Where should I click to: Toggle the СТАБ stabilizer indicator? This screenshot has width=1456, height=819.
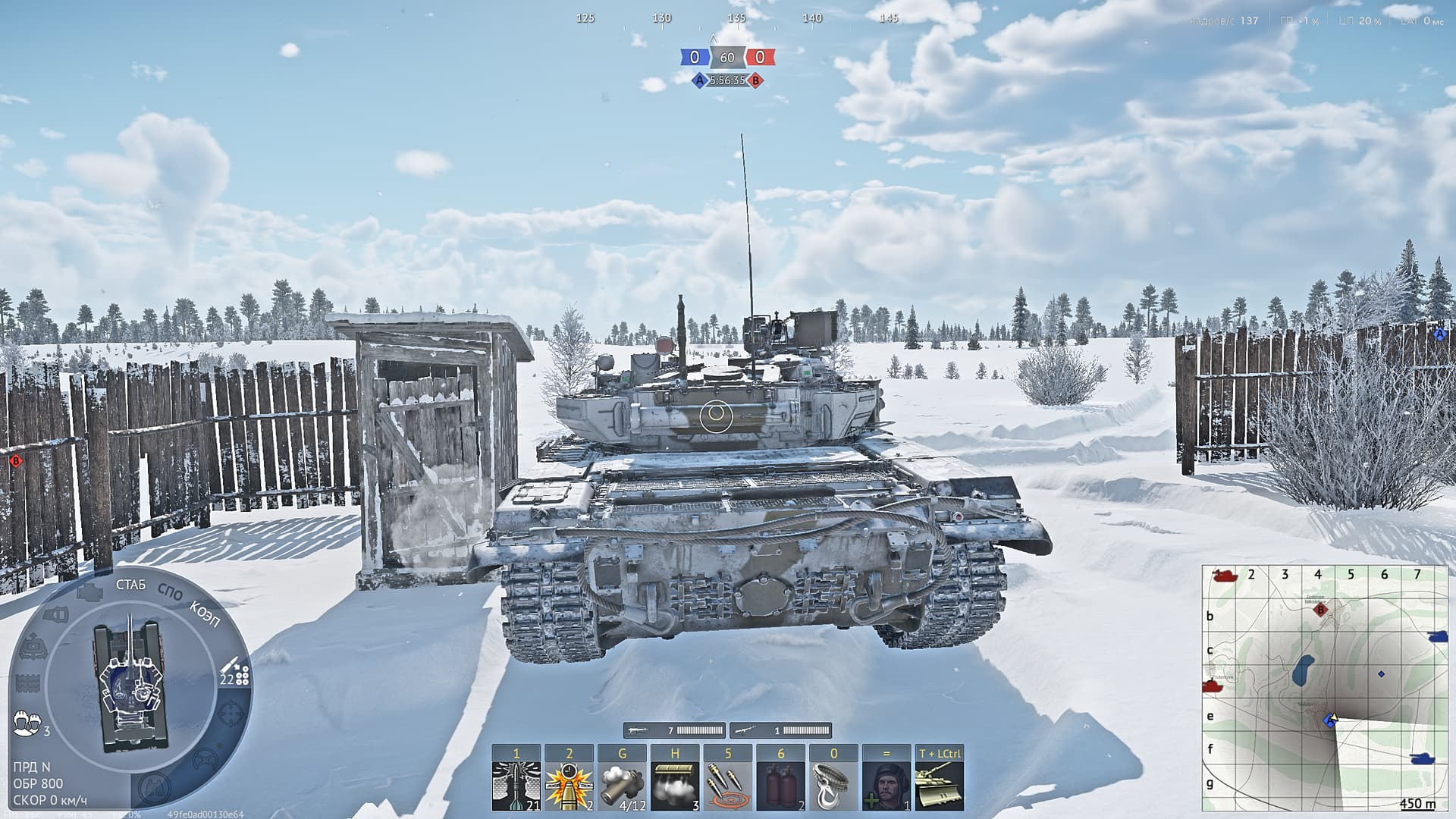click(130, 585)
